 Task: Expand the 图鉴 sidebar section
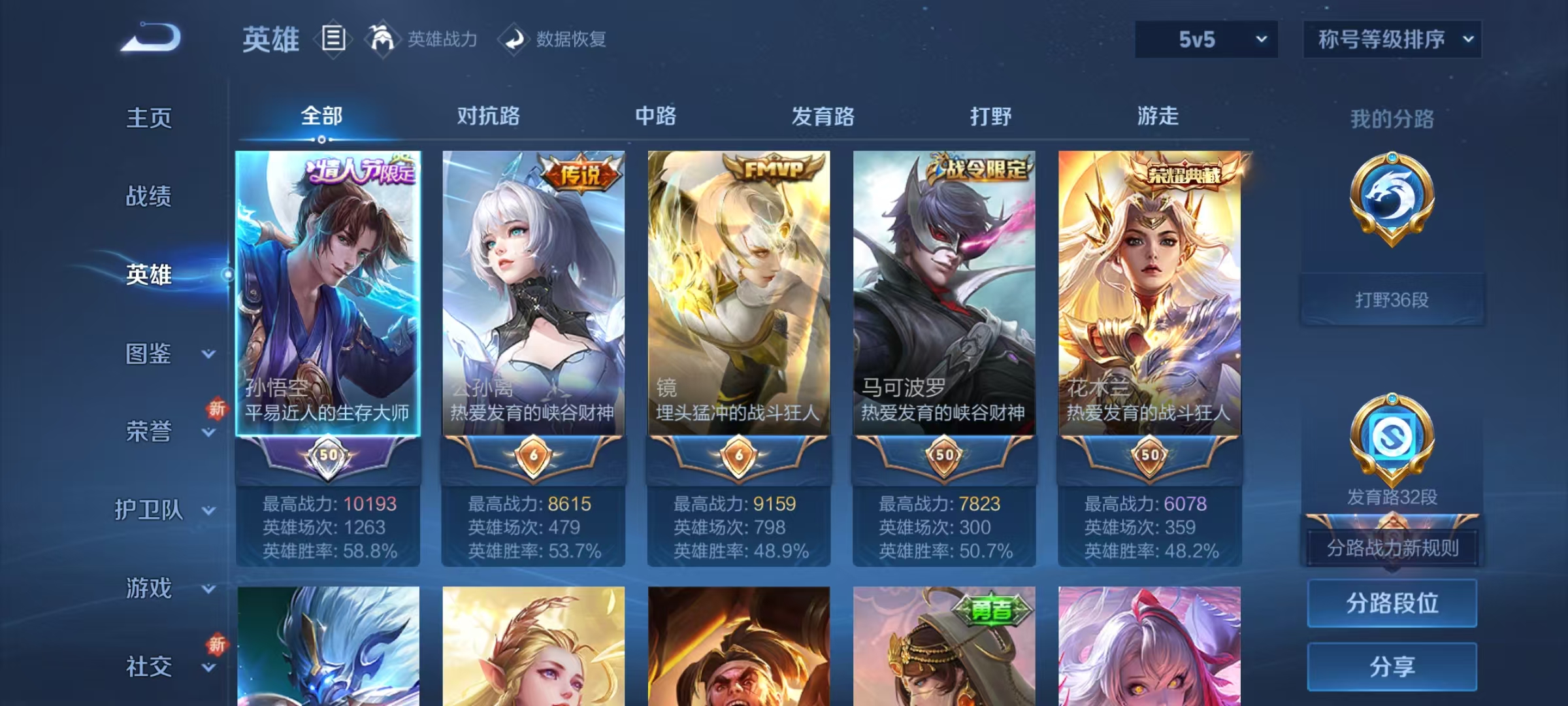(x=149, y=355)
